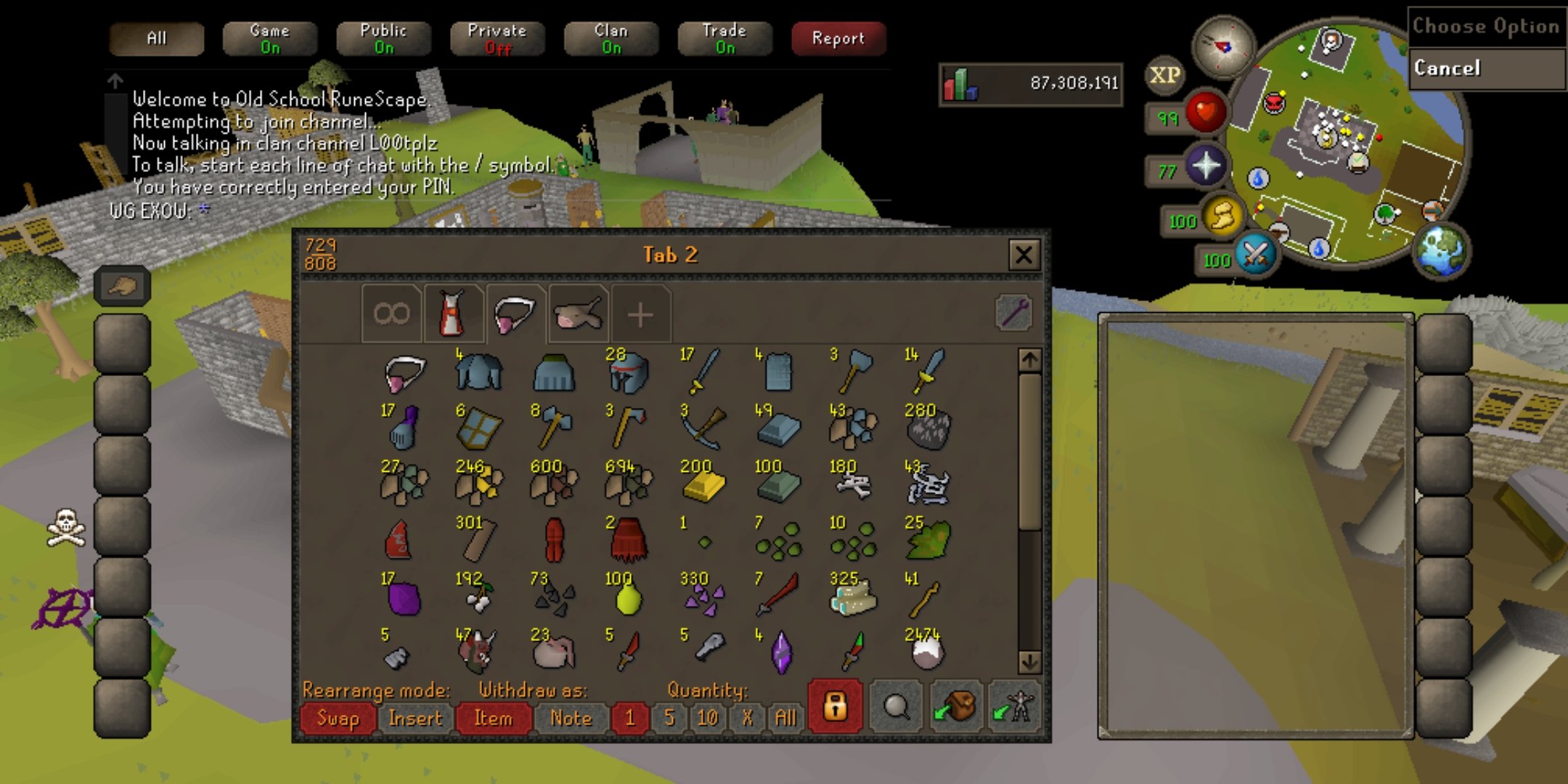Select the Insert rearrange mode
Screen dimensions: 1568x784
point(415,718)
